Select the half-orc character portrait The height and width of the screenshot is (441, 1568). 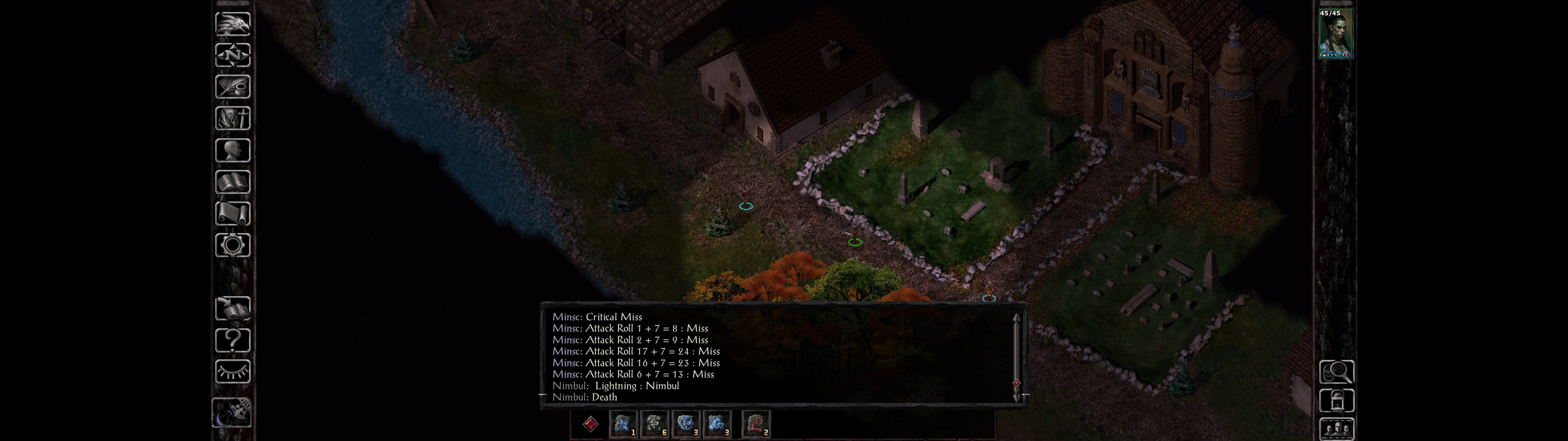point(1334,34)
